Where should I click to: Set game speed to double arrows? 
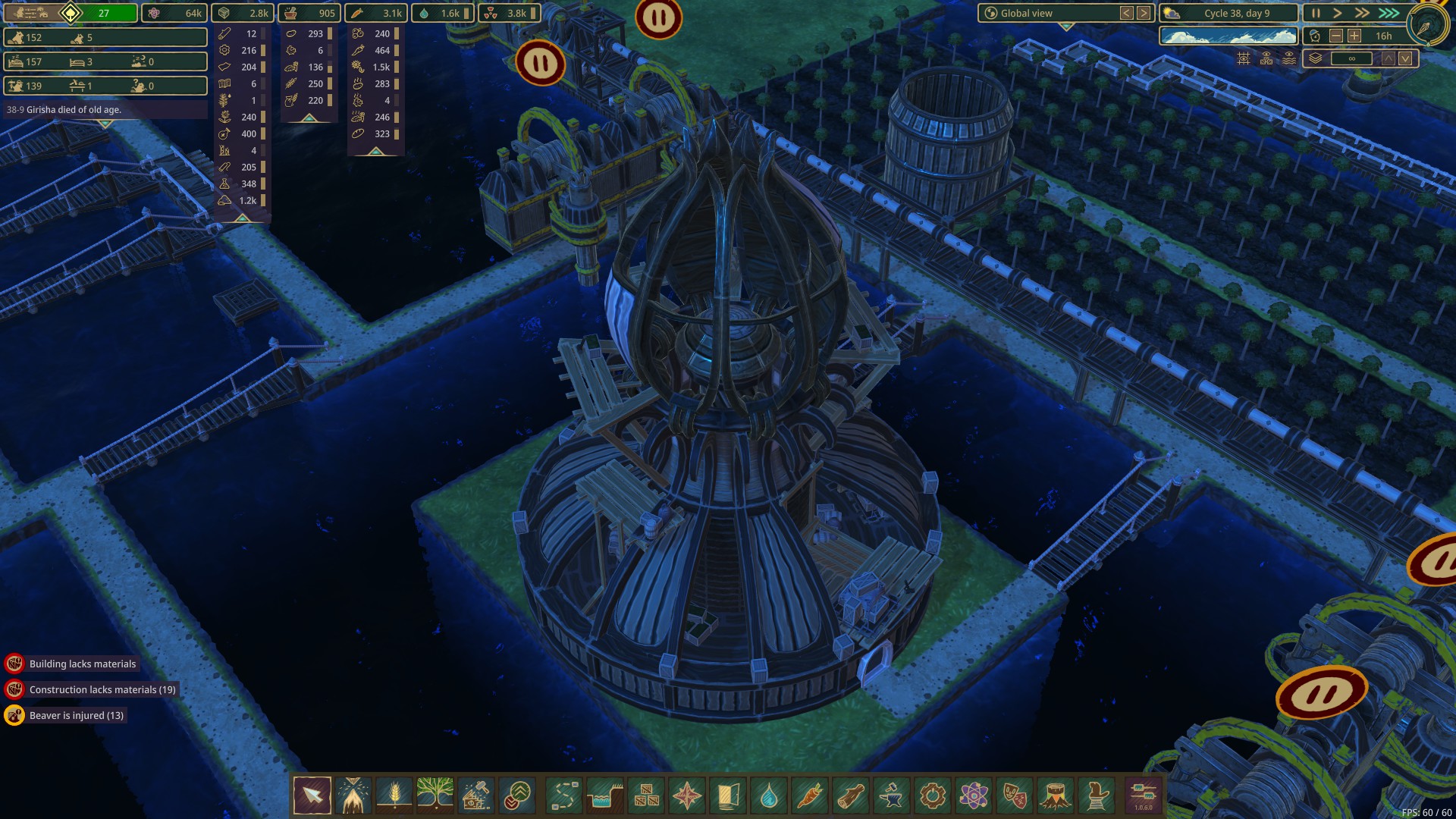click(1363, 13)
